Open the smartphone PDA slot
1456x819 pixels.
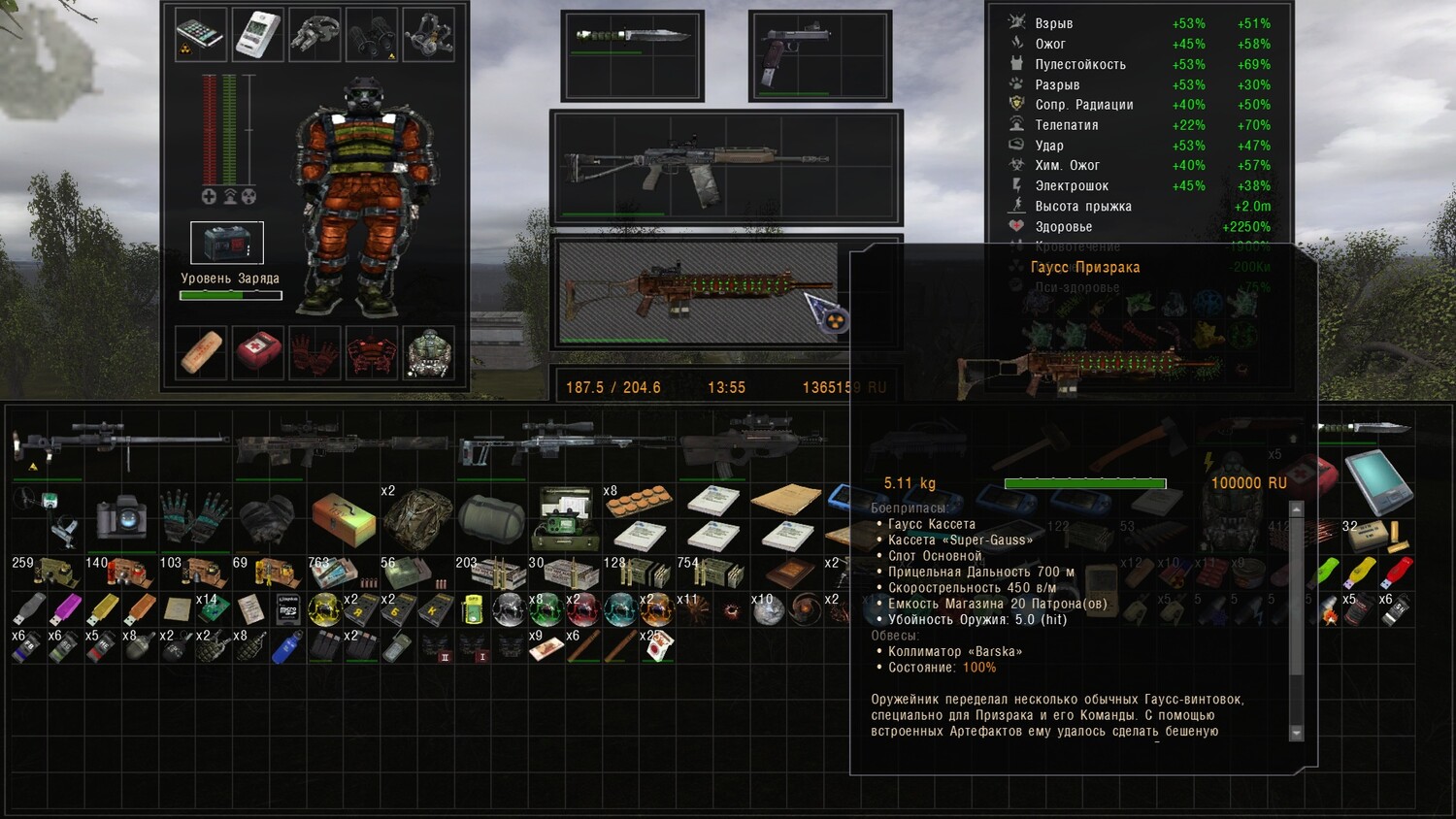201,34
